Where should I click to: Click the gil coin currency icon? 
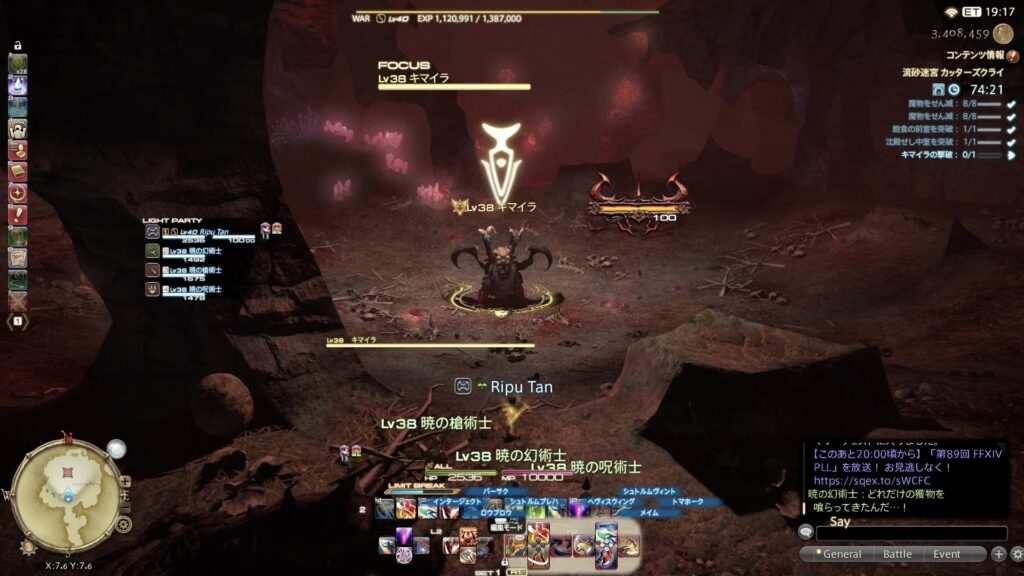tap(1002, 34)
